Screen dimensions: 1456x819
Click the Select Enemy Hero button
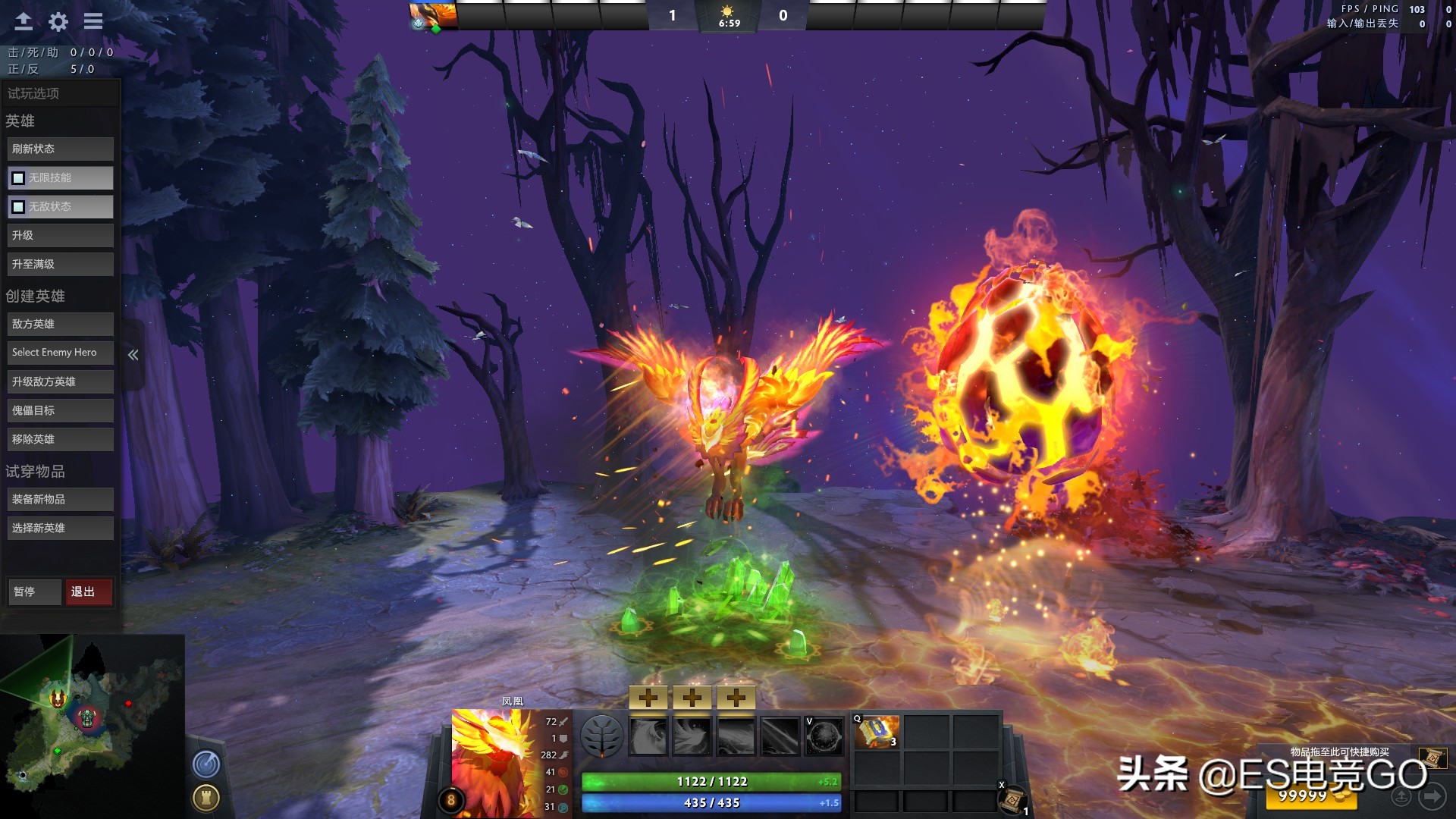(60, 352)
